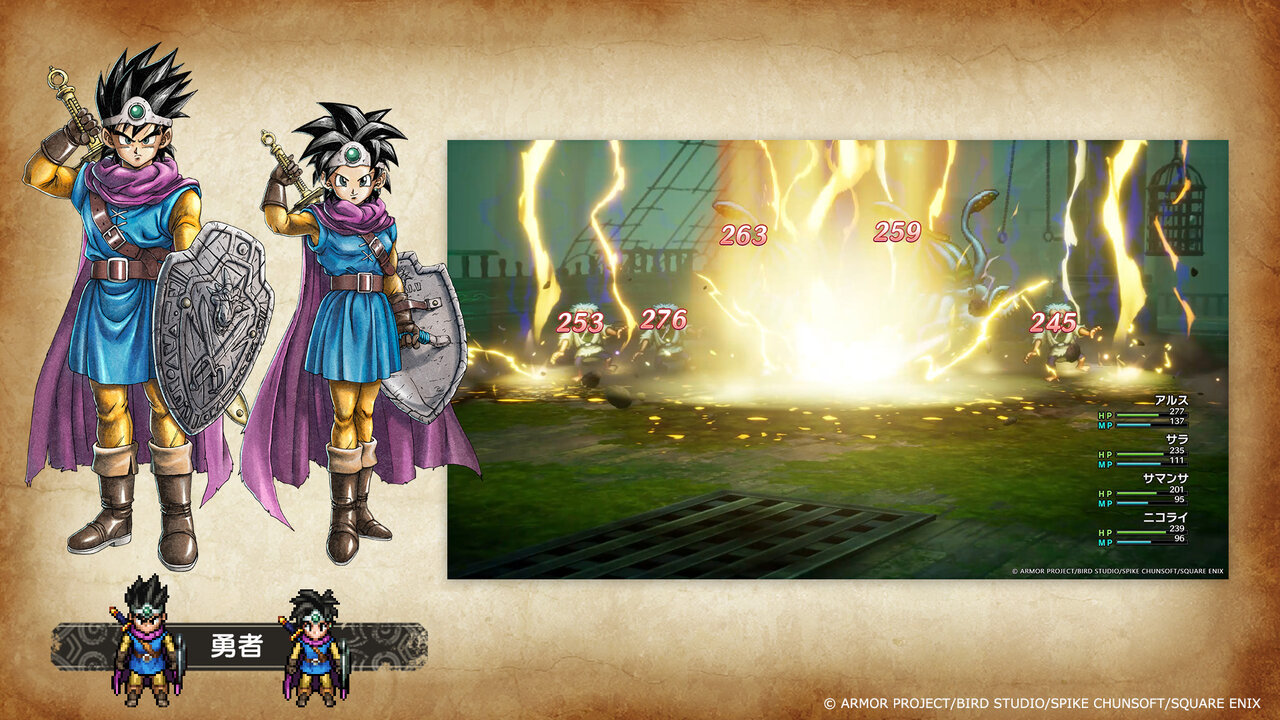Click the MP icon for ニコライ
Image resolution: width=1280 pixels, height=720 pixels.
1104,541
